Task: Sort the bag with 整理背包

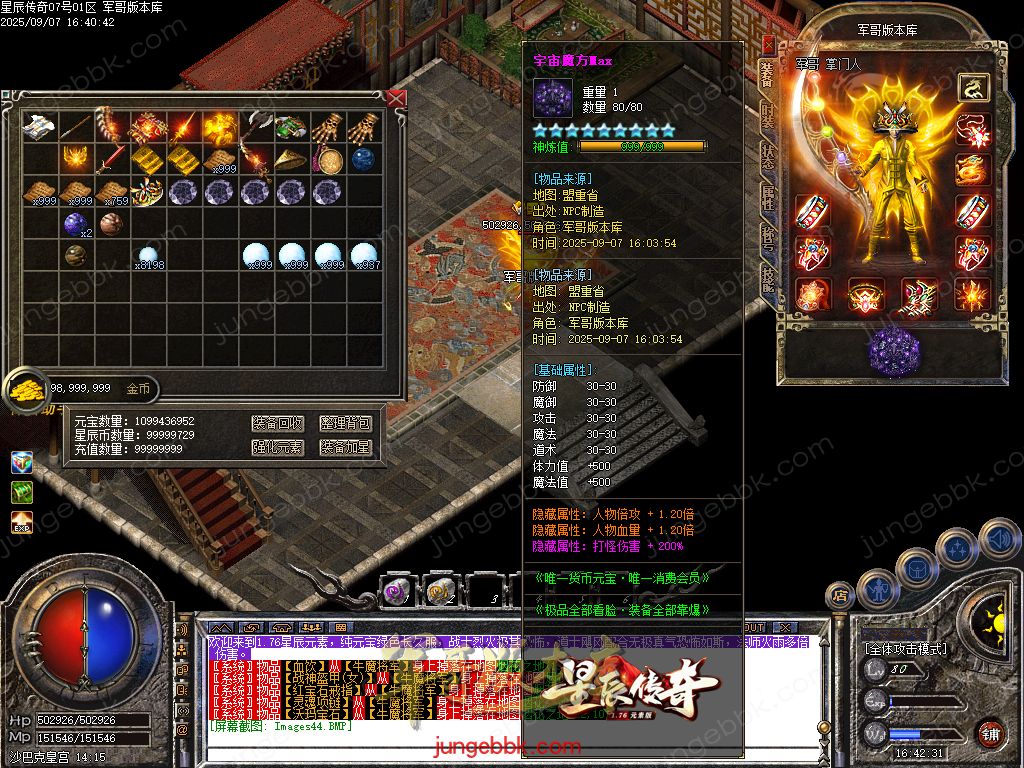Action: point(345,423)
